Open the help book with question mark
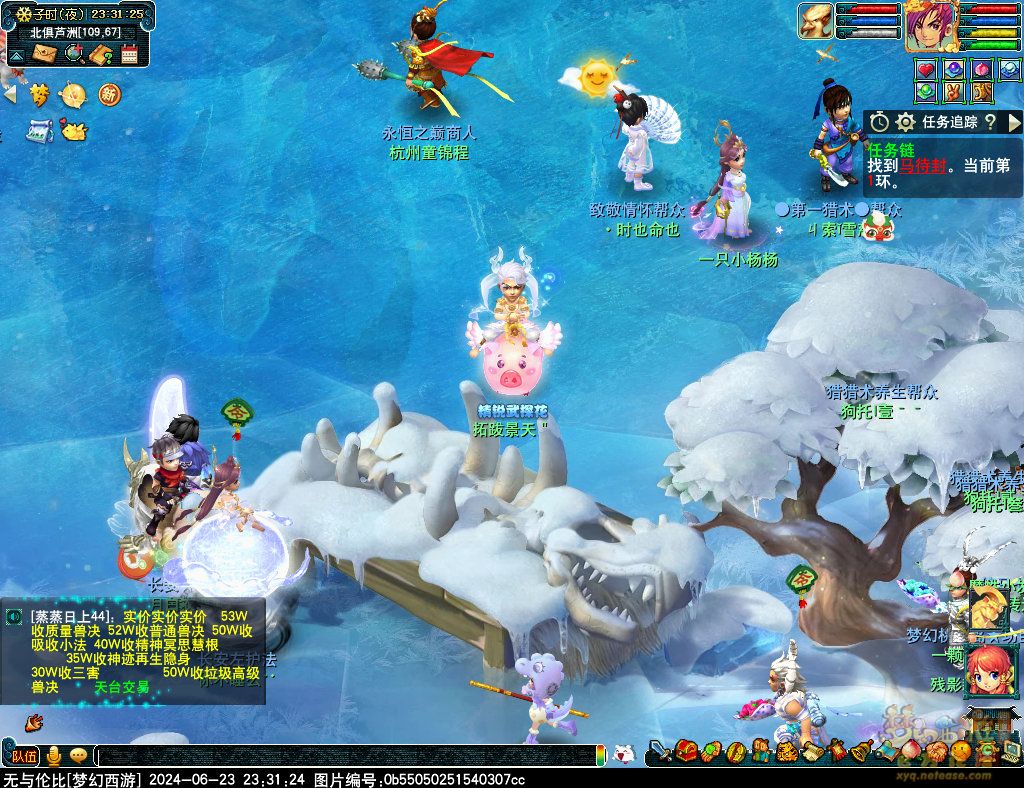1024x788 pixels. 101,54
